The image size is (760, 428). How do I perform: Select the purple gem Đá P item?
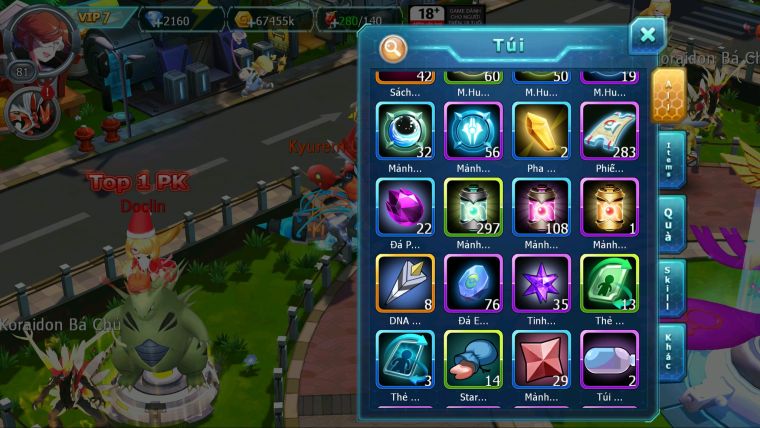point(405,207)
